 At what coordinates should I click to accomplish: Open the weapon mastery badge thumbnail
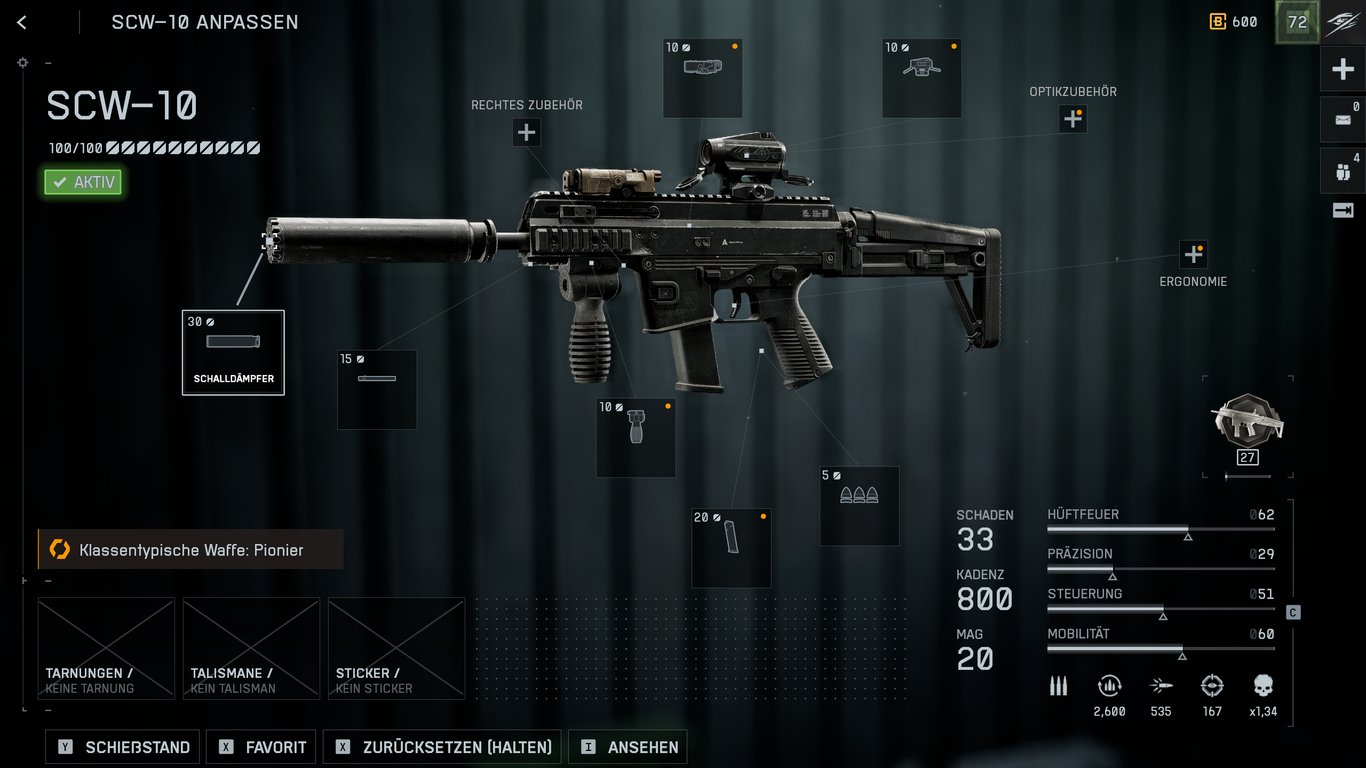[1247, 422]
